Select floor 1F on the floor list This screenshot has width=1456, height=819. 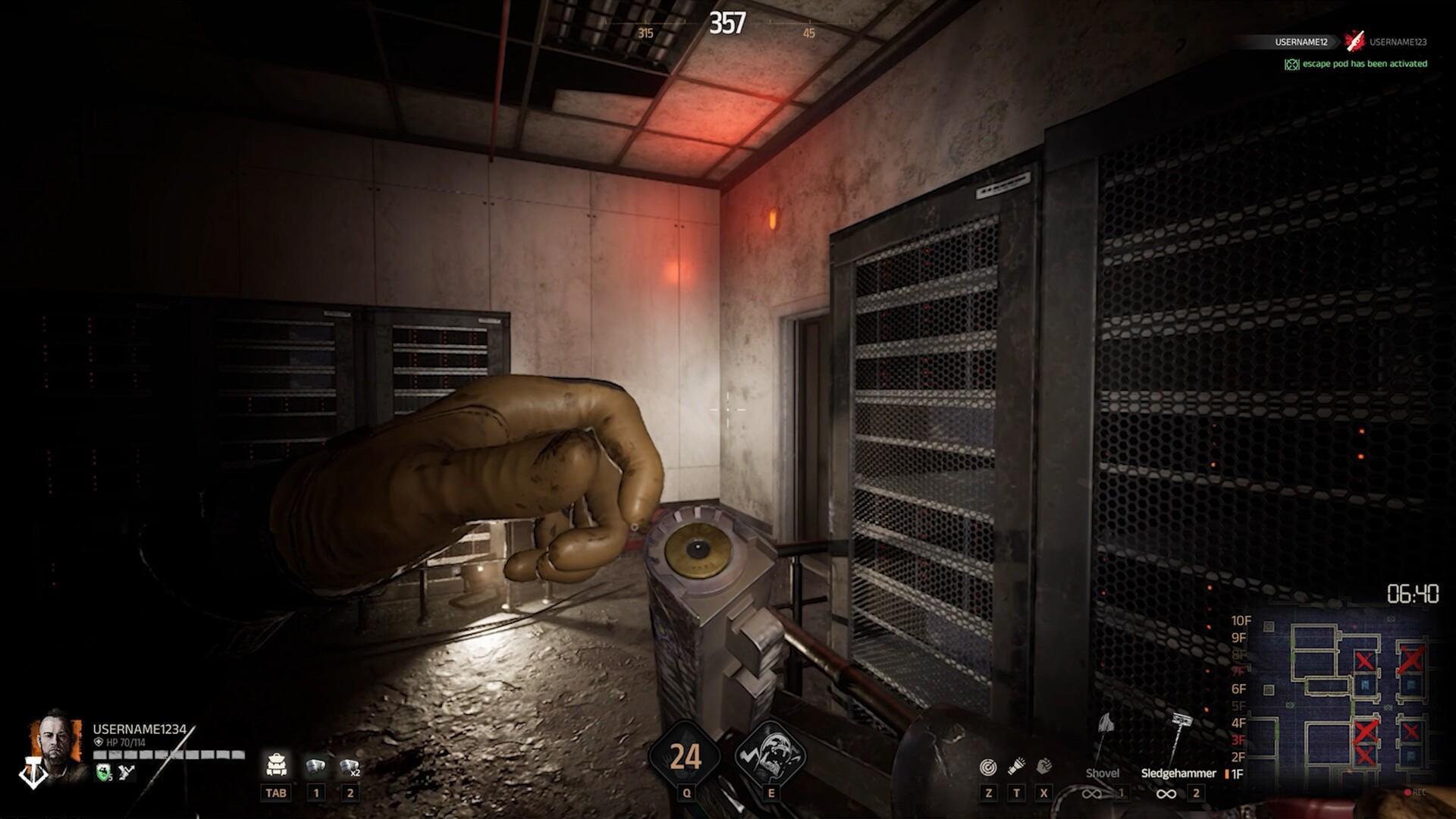(x=1237, y=774)
